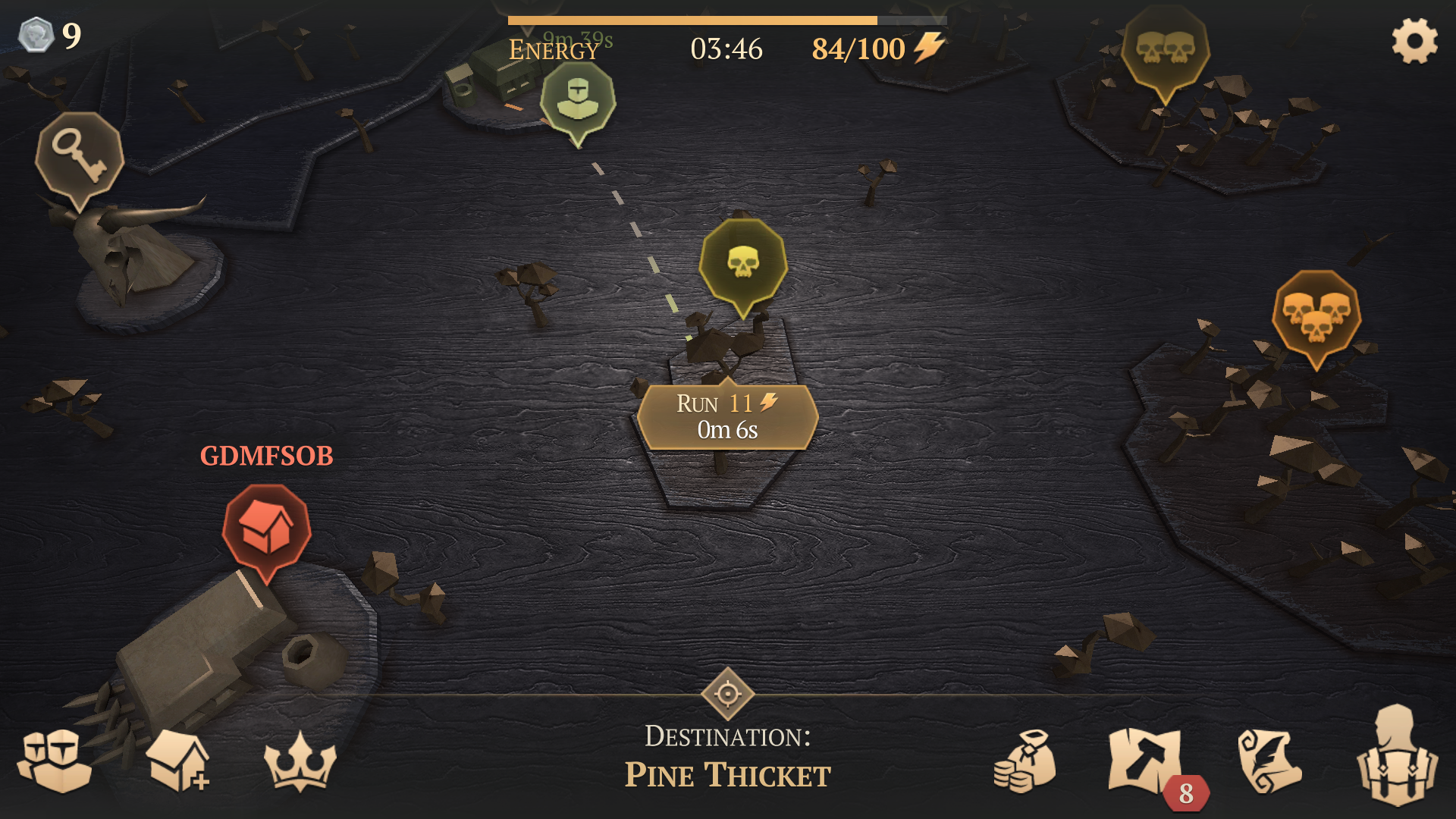Viewport: 1456px width, 819px height.
Task: Open the gear settings menu
Action: coord(1414,41)
